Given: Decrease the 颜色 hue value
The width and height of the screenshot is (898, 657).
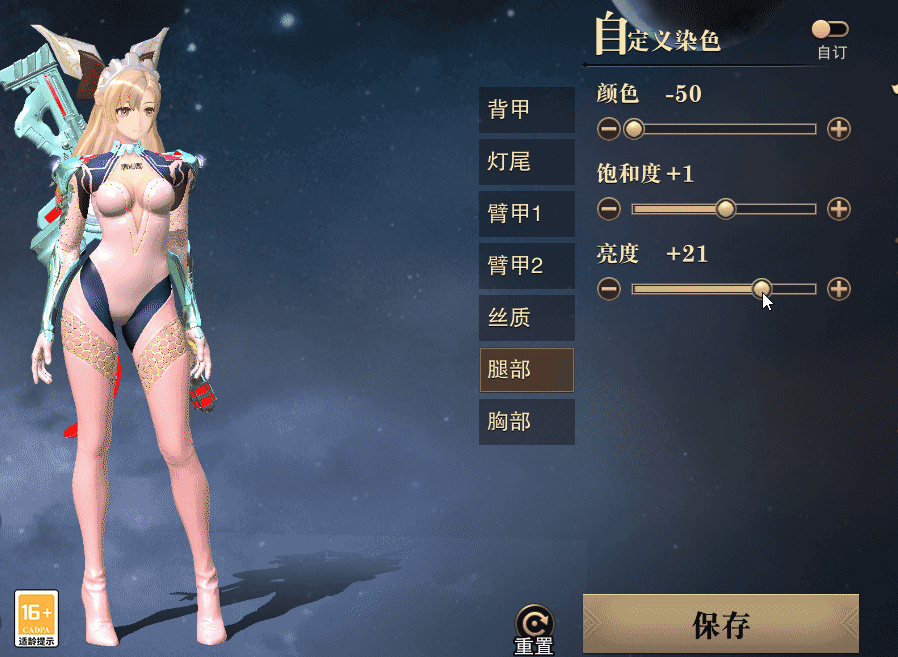Looking at the screenshot, I should [609, 129].
